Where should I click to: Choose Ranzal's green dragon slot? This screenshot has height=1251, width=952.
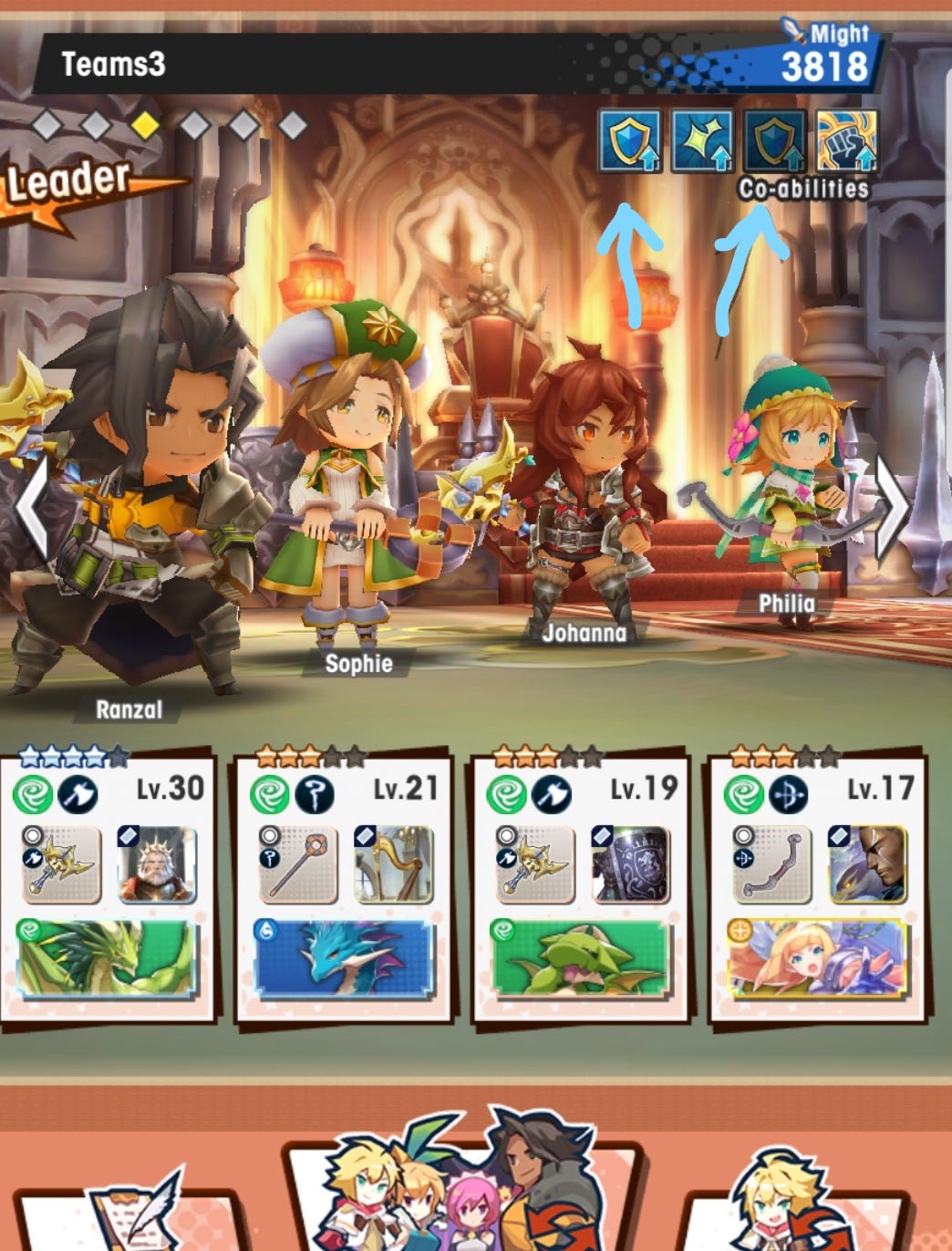[107, 958]
